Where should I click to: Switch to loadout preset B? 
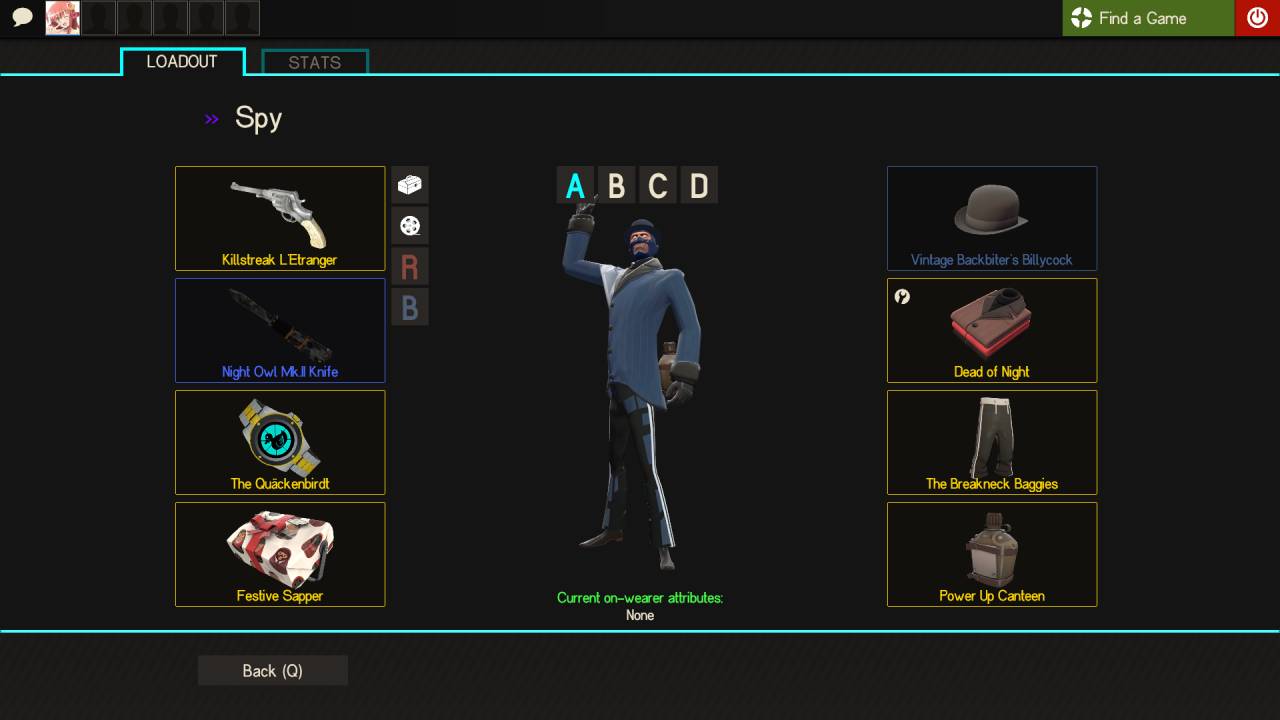point(616,186)
